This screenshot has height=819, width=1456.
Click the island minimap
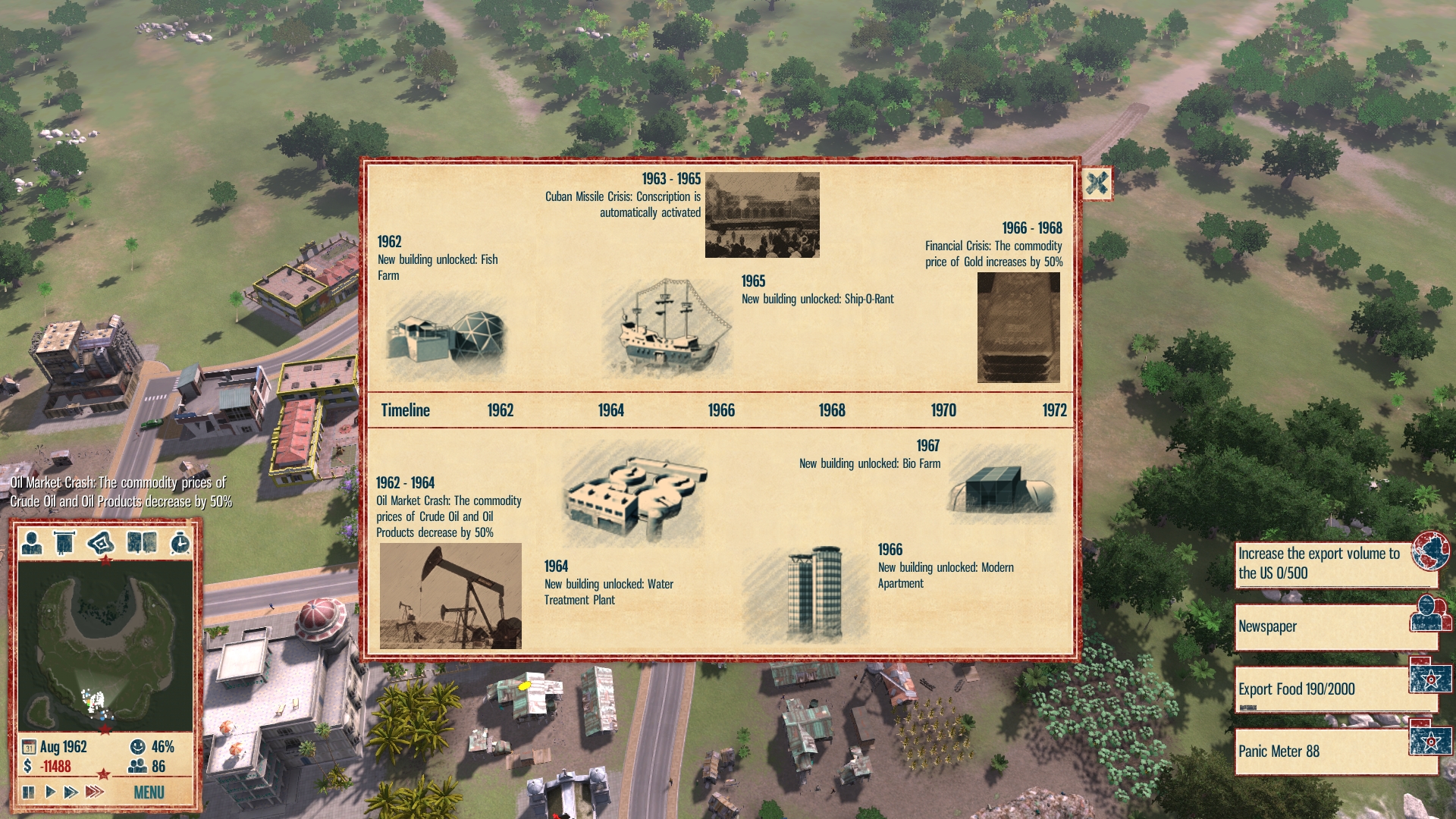pyautogui.click(x=105, y=645)
